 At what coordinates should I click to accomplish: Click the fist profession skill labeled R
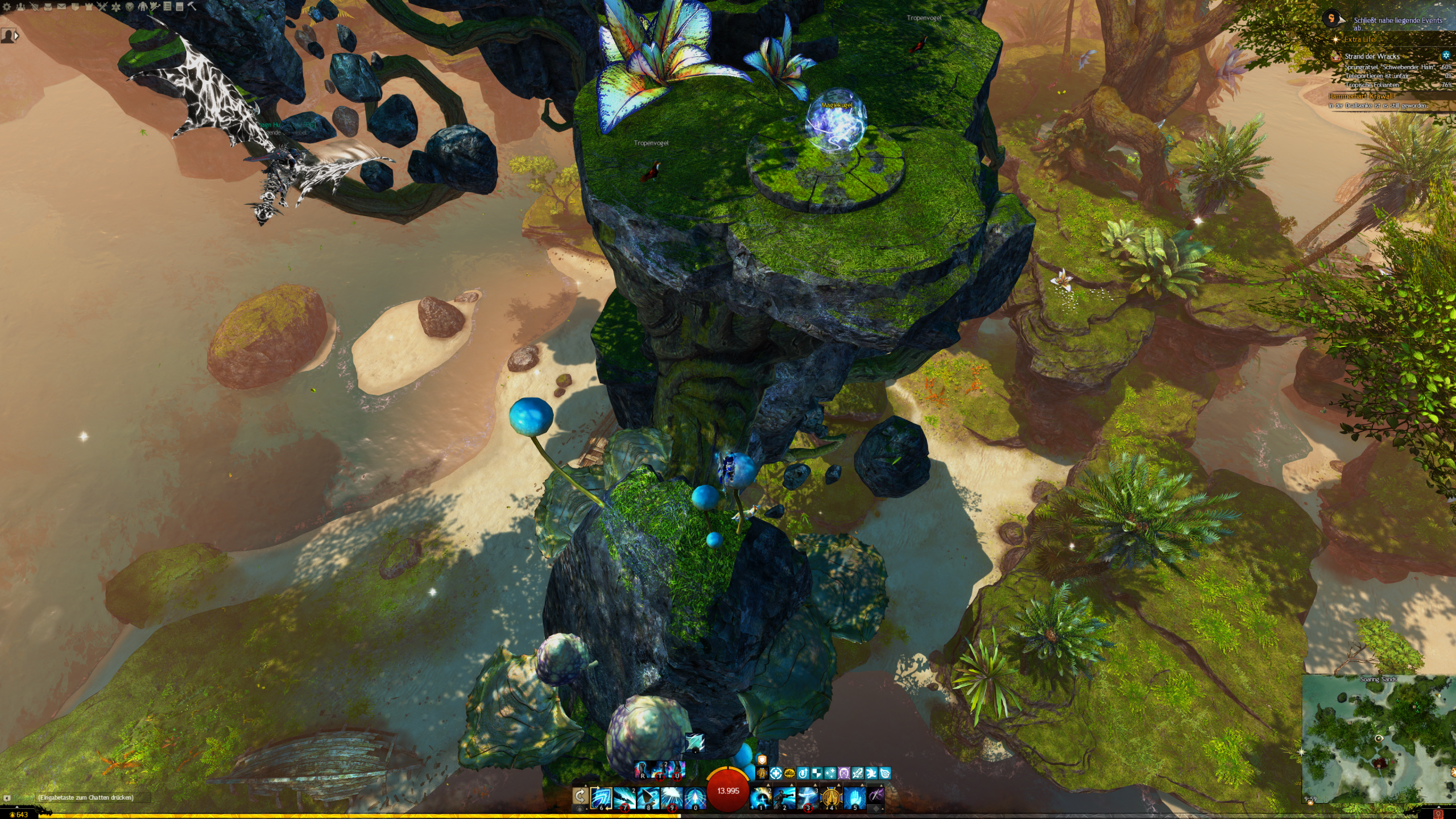643,770
